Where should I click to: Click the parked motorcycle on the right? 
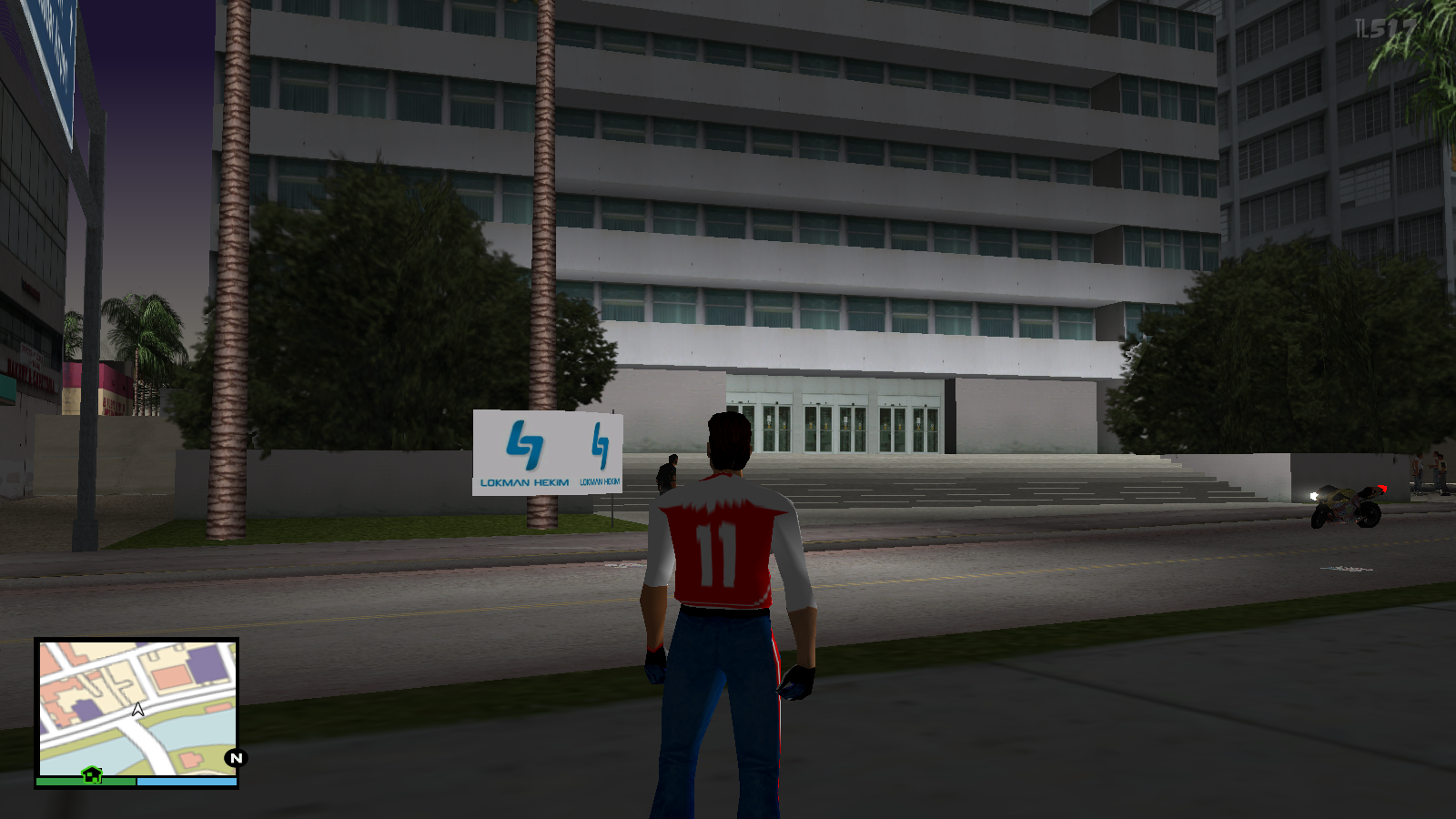point(1347,505)
